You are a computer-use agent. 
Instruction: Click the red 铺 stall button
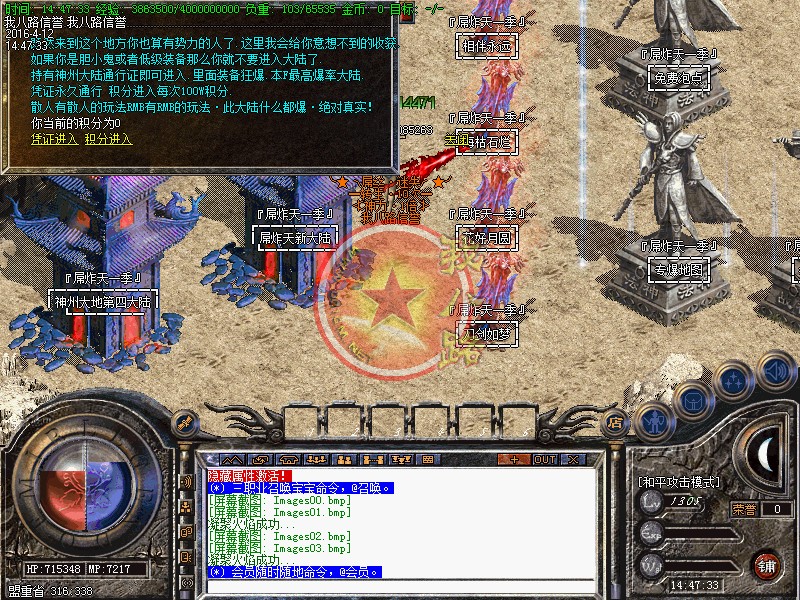click(x=768, y=564)
